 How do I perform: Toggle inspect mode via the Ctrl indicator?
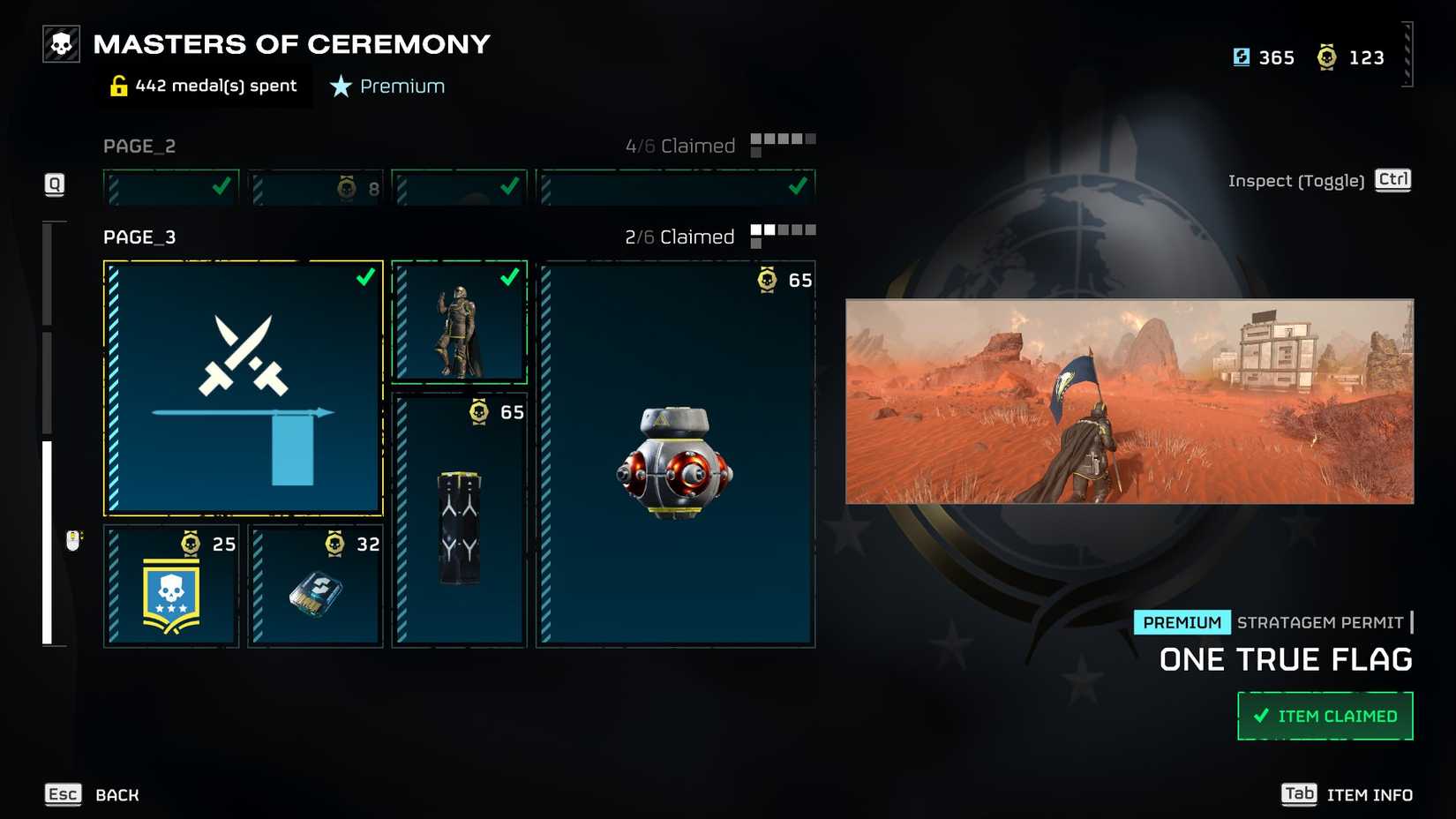coord(1392,180)
